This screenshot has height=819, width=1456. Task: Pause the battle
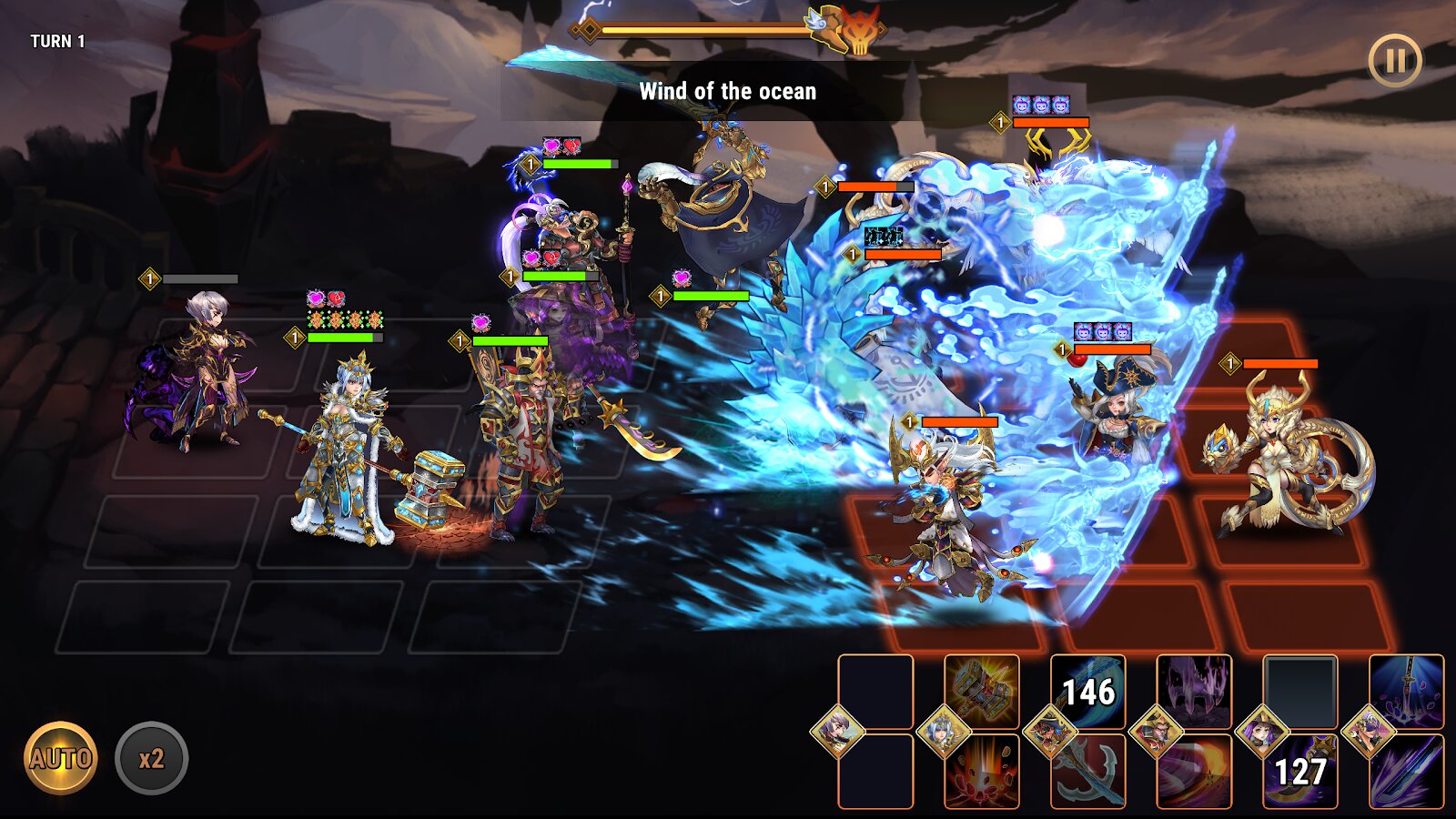pos(1394,61)
